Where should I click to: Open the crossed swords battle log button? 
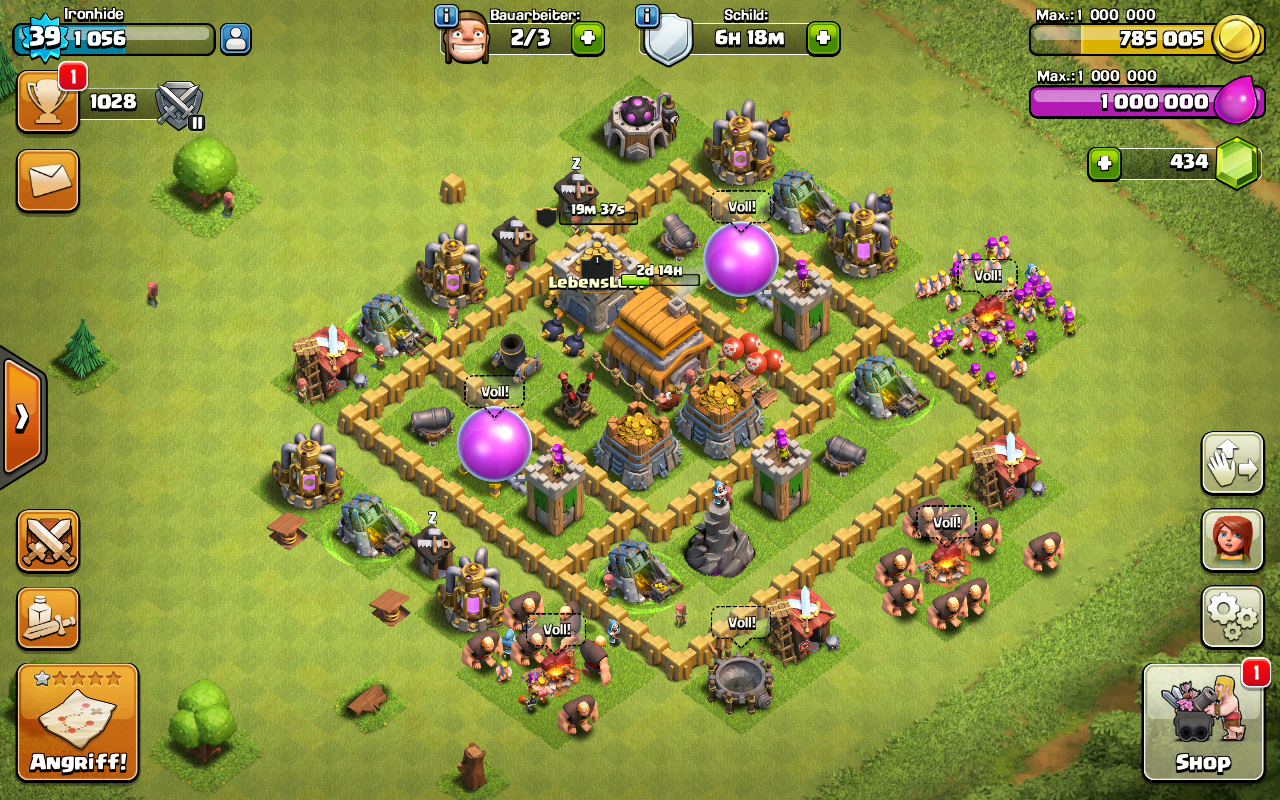(x=48, y=541)
